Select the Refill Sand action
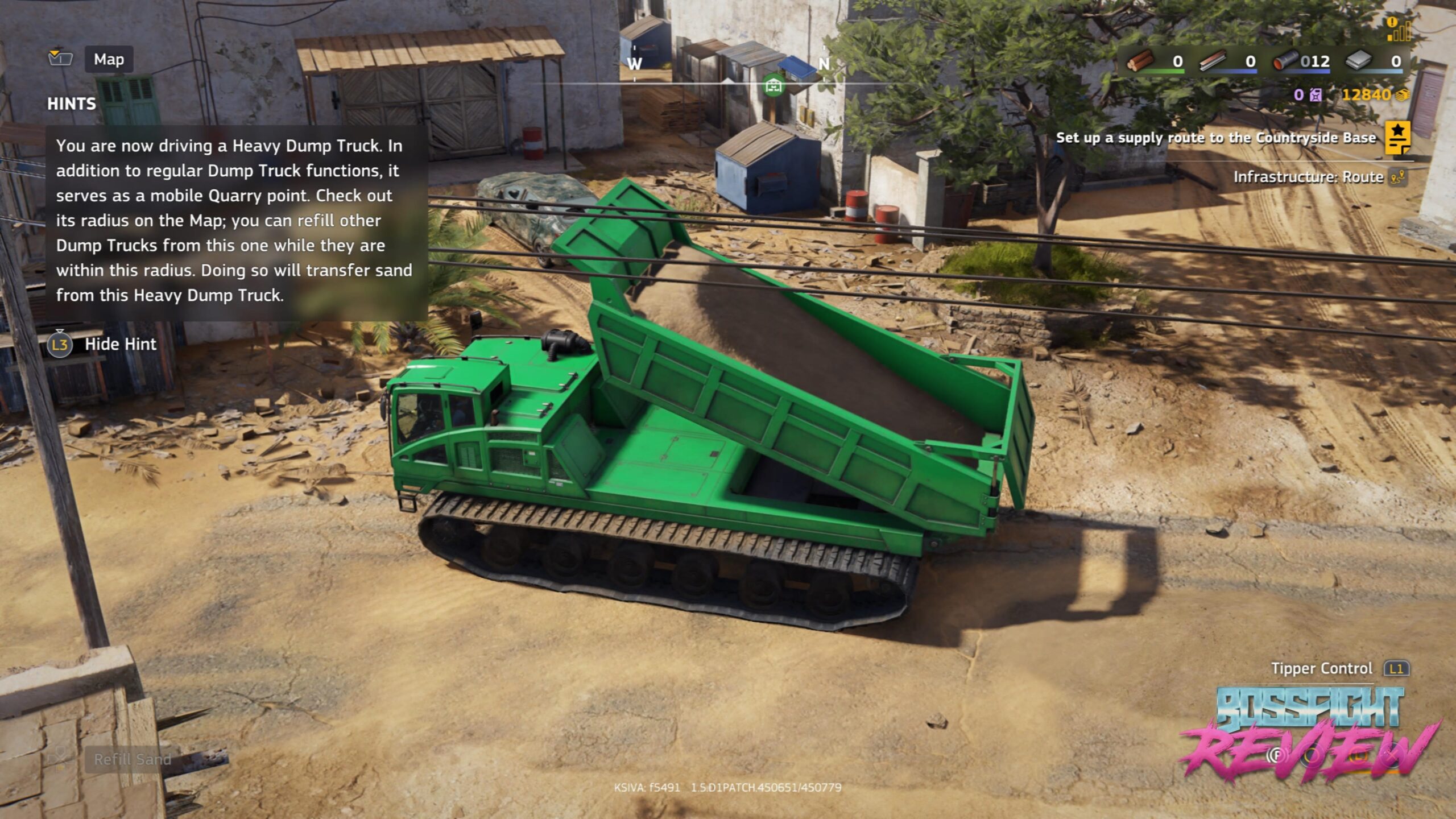 132,759
